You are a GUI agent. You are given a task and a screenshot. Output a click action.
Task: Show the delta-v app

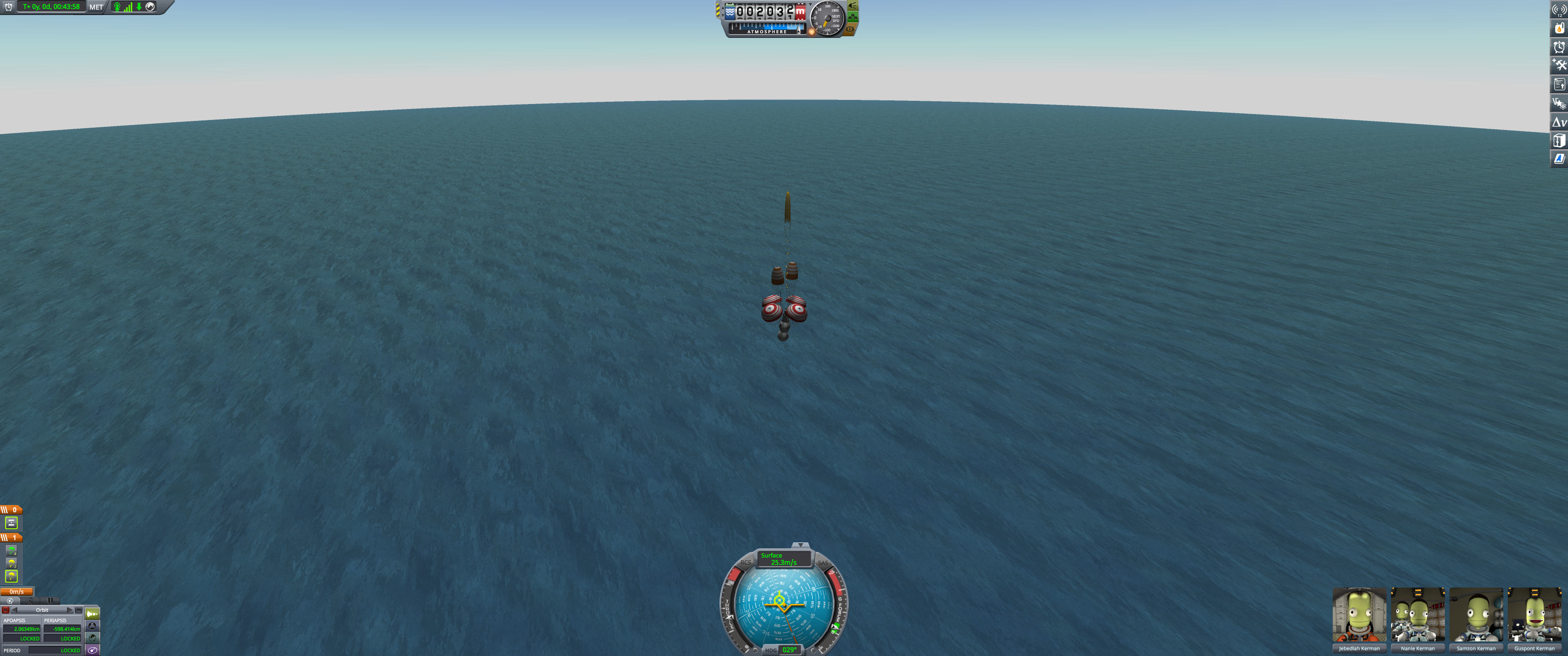[1559, 122]
